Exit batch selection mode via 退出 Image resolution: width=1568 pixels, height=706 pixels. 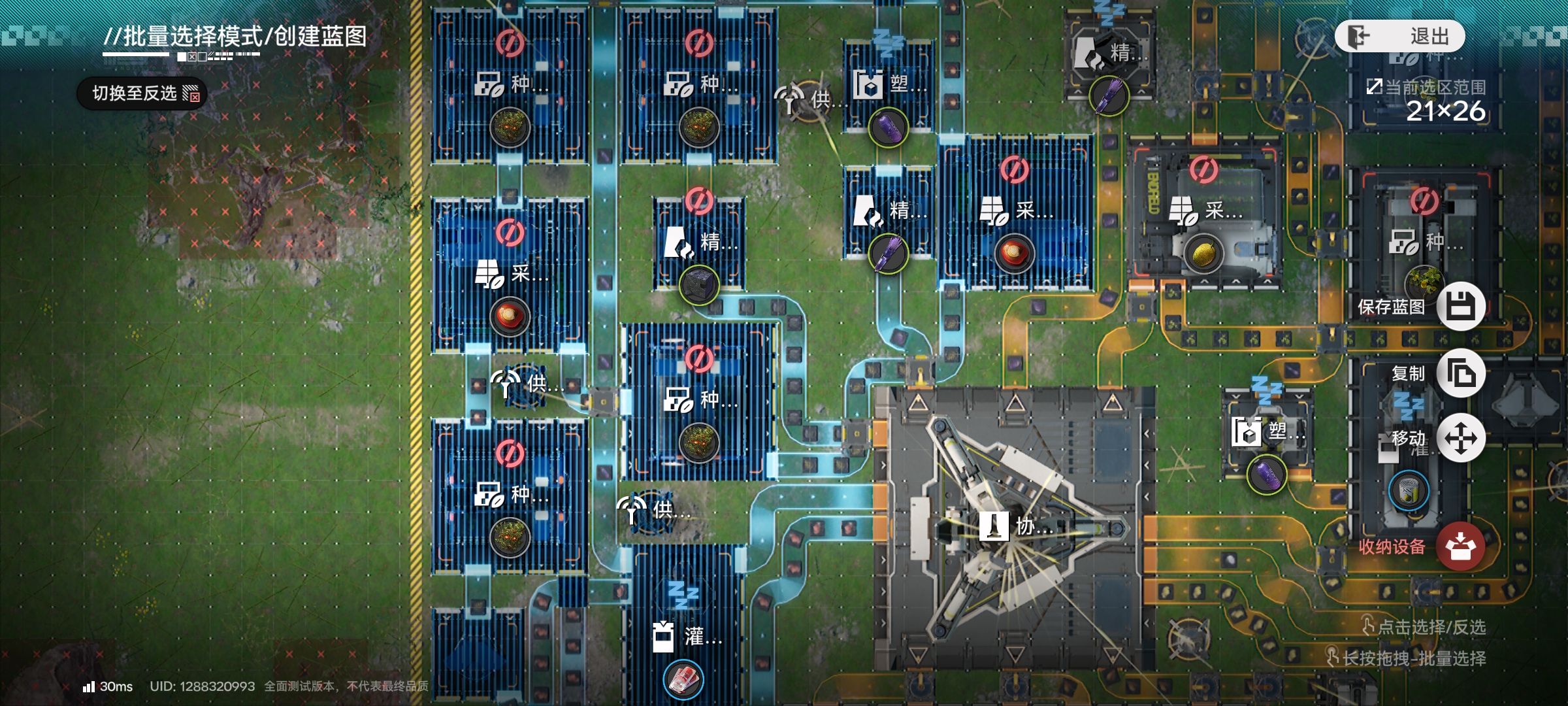1399,36
